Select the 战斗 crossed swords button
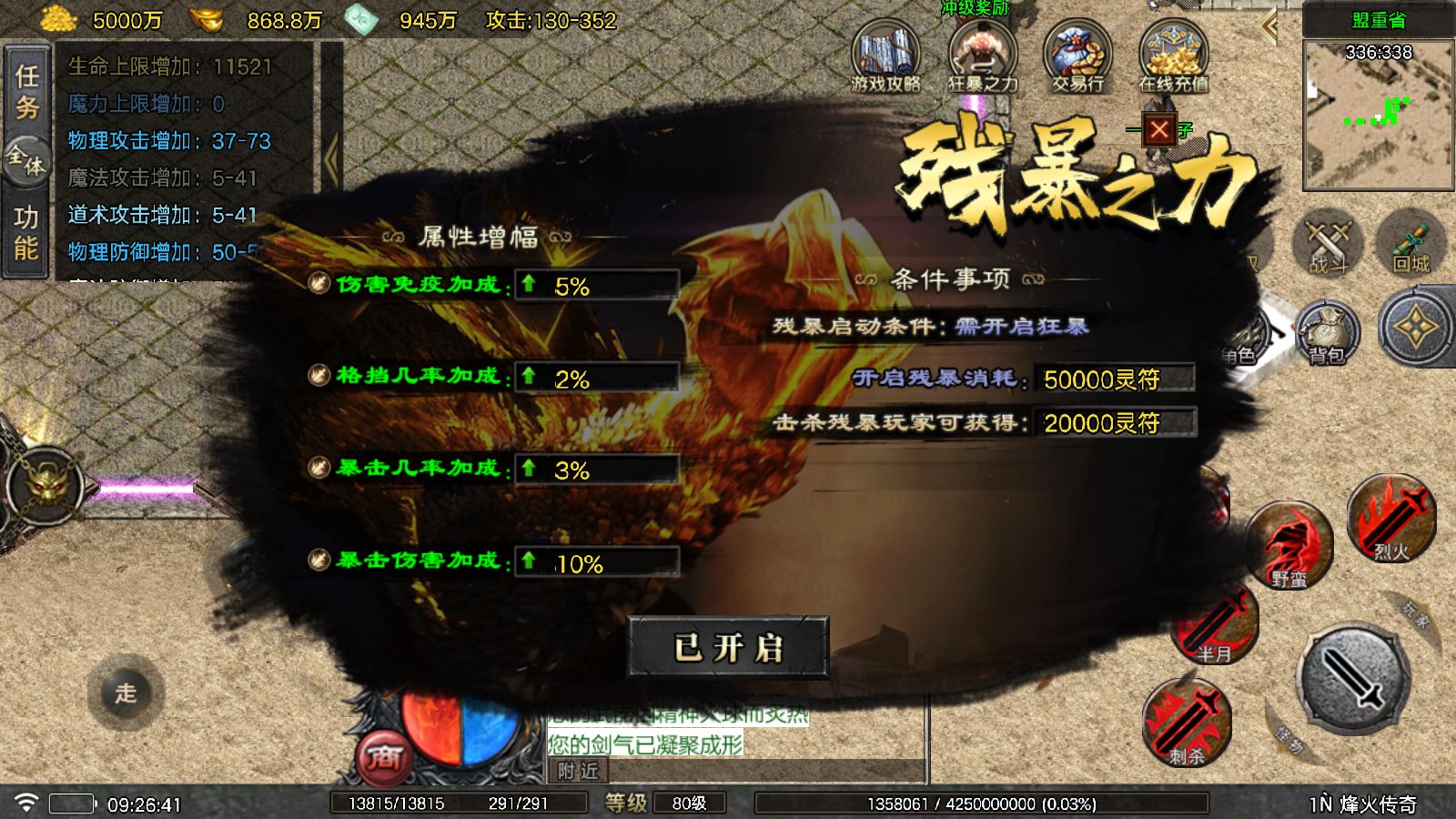The width and height of the screenshot is (1456, 819). pos(1328,244)
